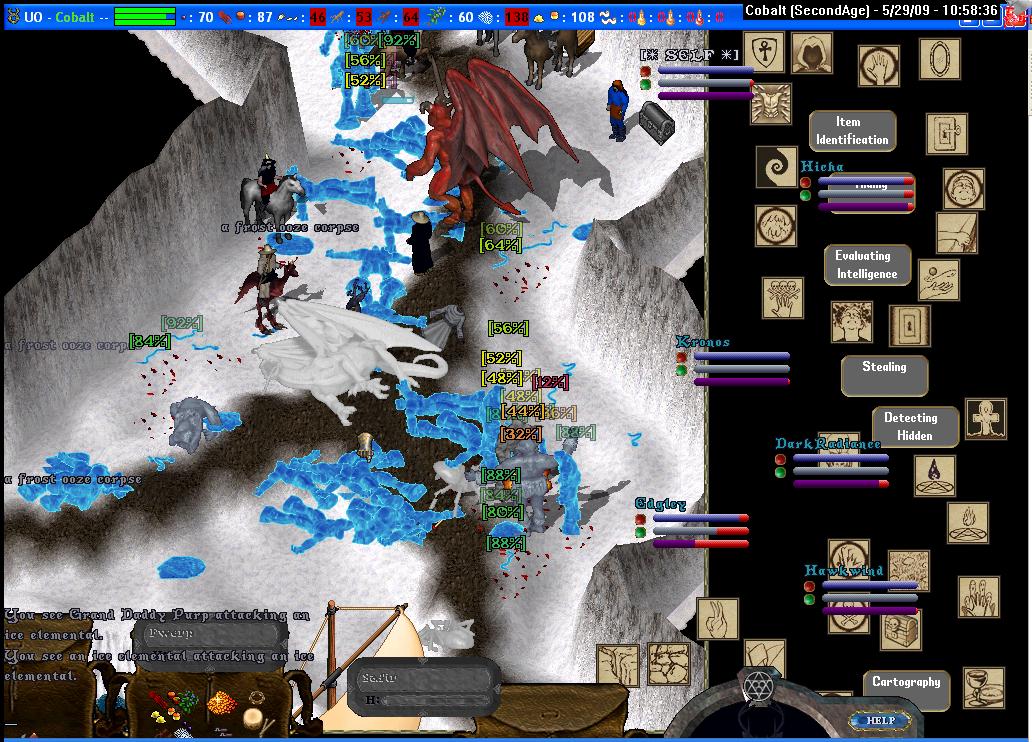
Task: Click the hooded figure spell icon
Action: [x=811, y=53]
